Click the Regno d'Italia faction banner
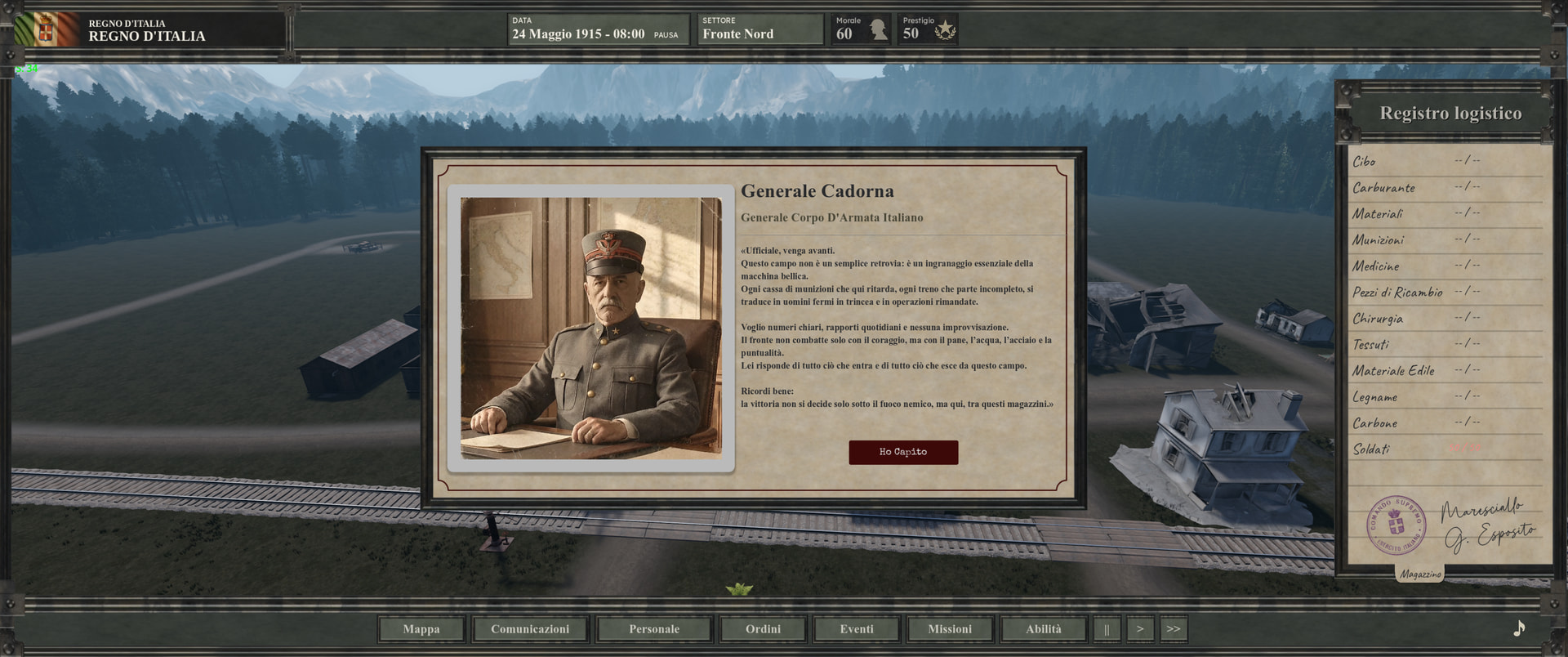 [147, 30]
